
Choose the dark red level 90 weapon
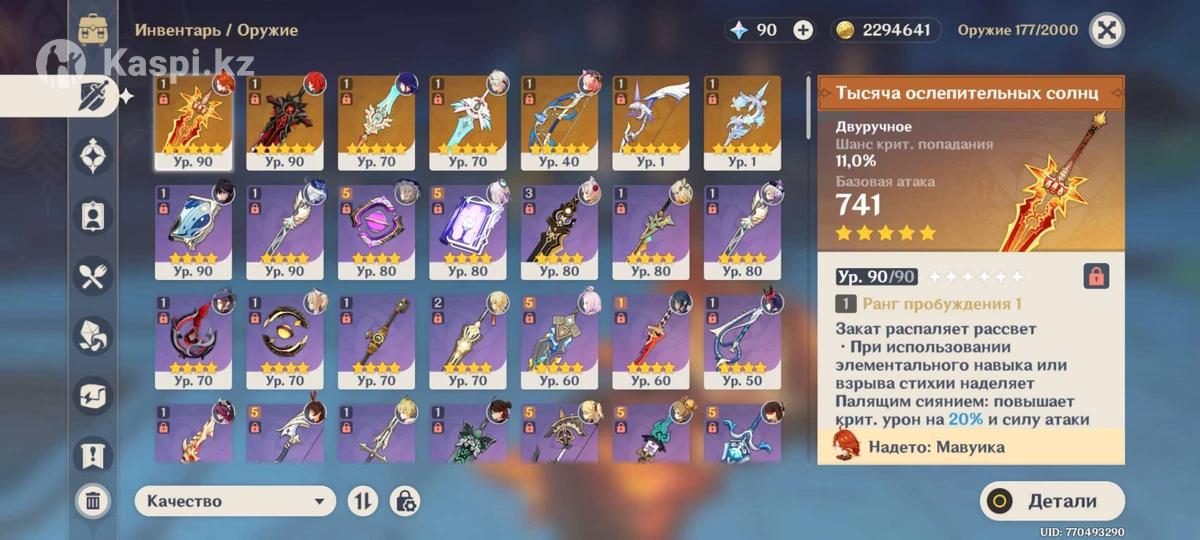tap(284, 122)
